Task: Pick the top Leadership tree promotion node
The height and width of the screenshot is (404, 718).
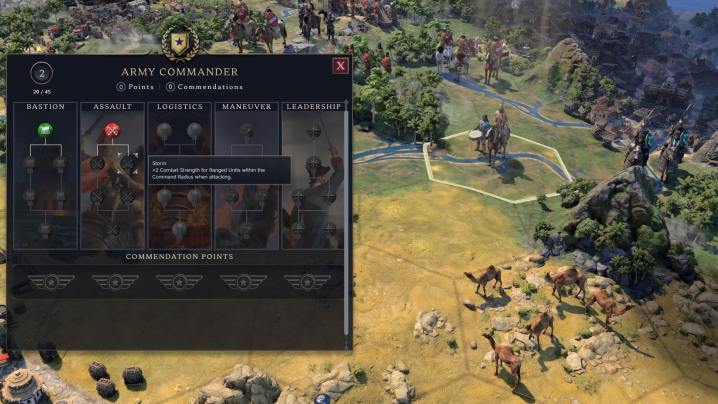Action: (313, 130)
